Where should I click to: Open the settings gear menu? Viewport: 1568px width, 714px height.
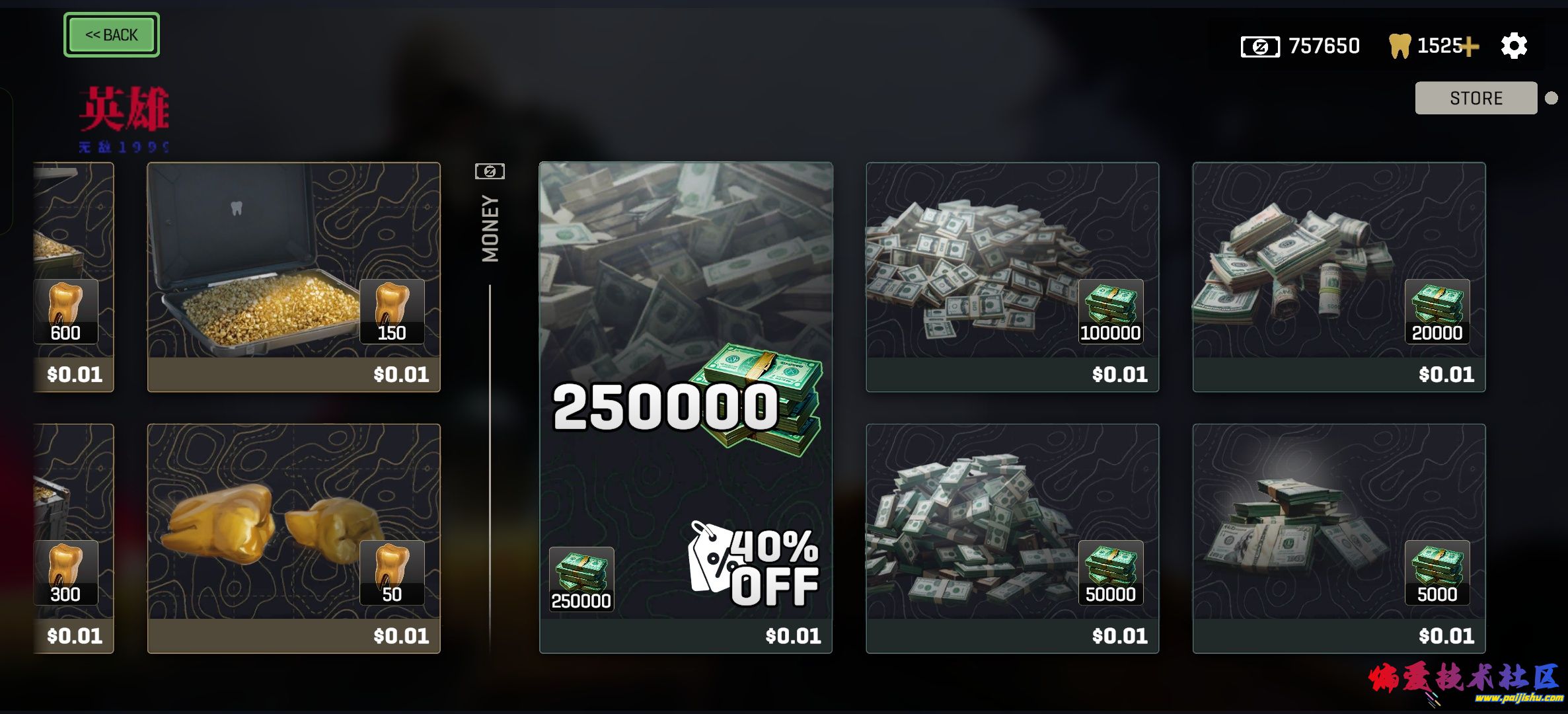pos(1514,46)
